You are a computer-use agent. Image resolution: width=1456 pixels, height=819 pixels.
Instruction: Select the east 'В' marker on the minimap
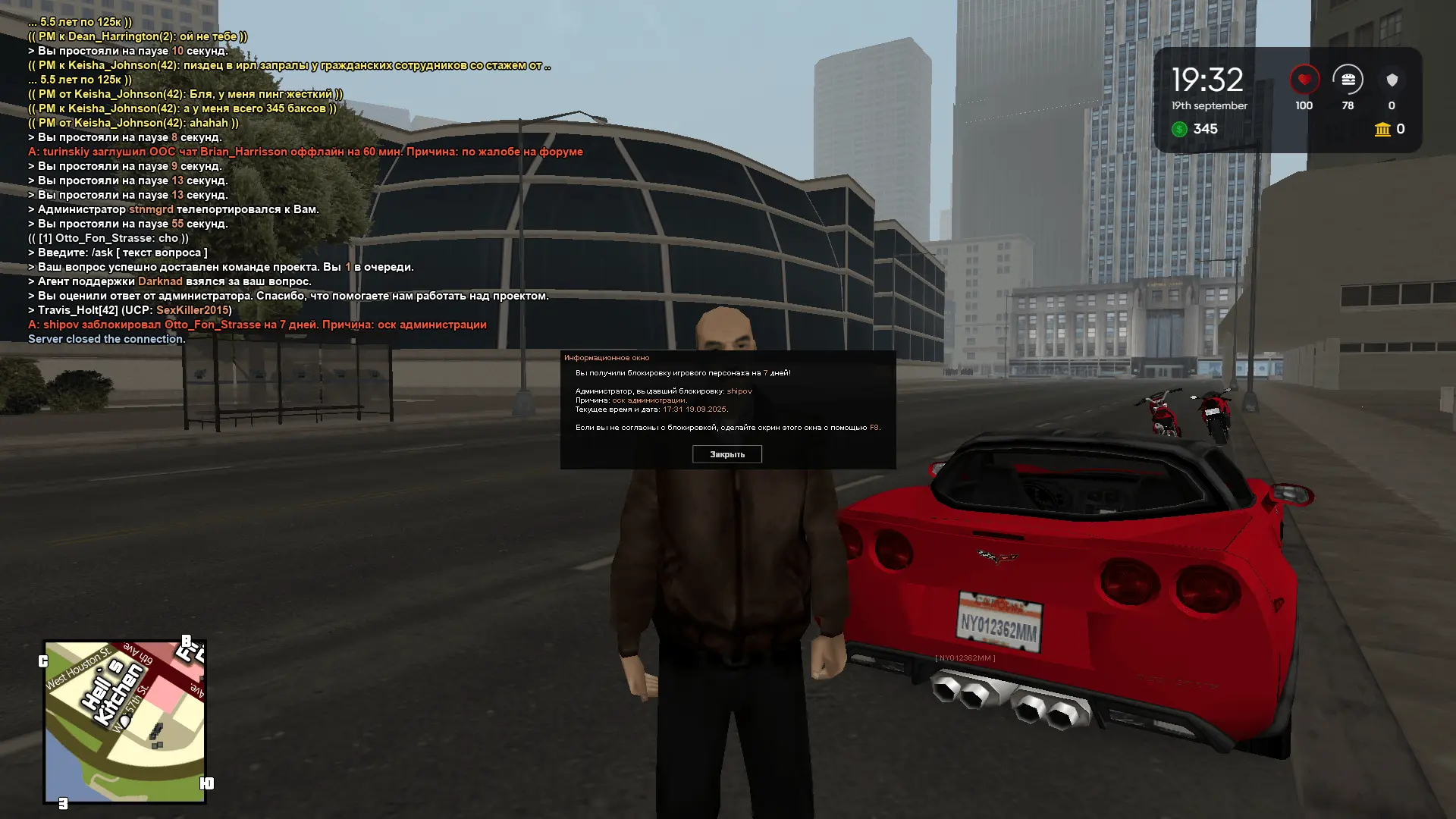pos(187,641)
